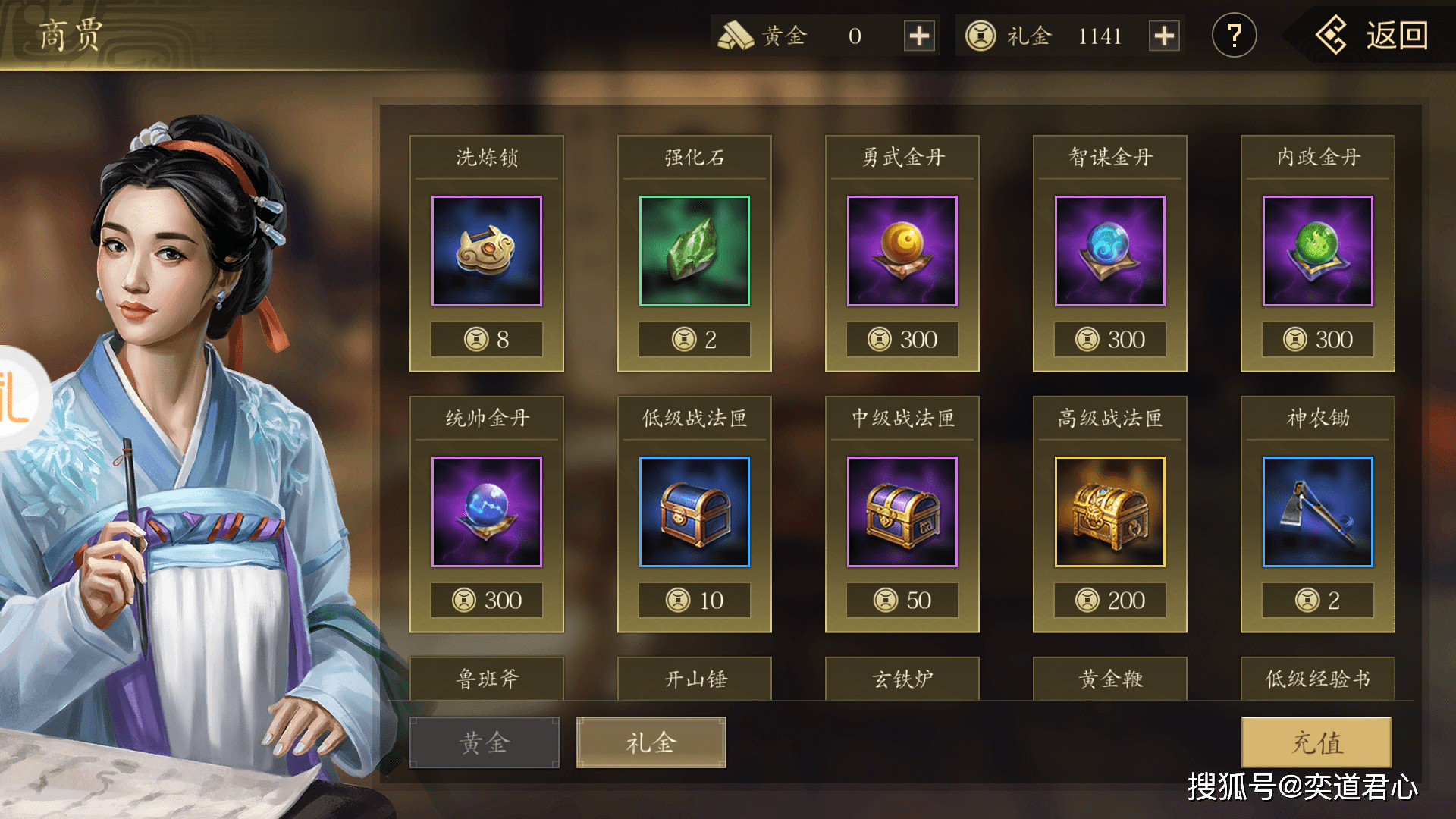Switch to the 礼金 shop tab
The image size is (1456, 819).
tap(651, 742)
